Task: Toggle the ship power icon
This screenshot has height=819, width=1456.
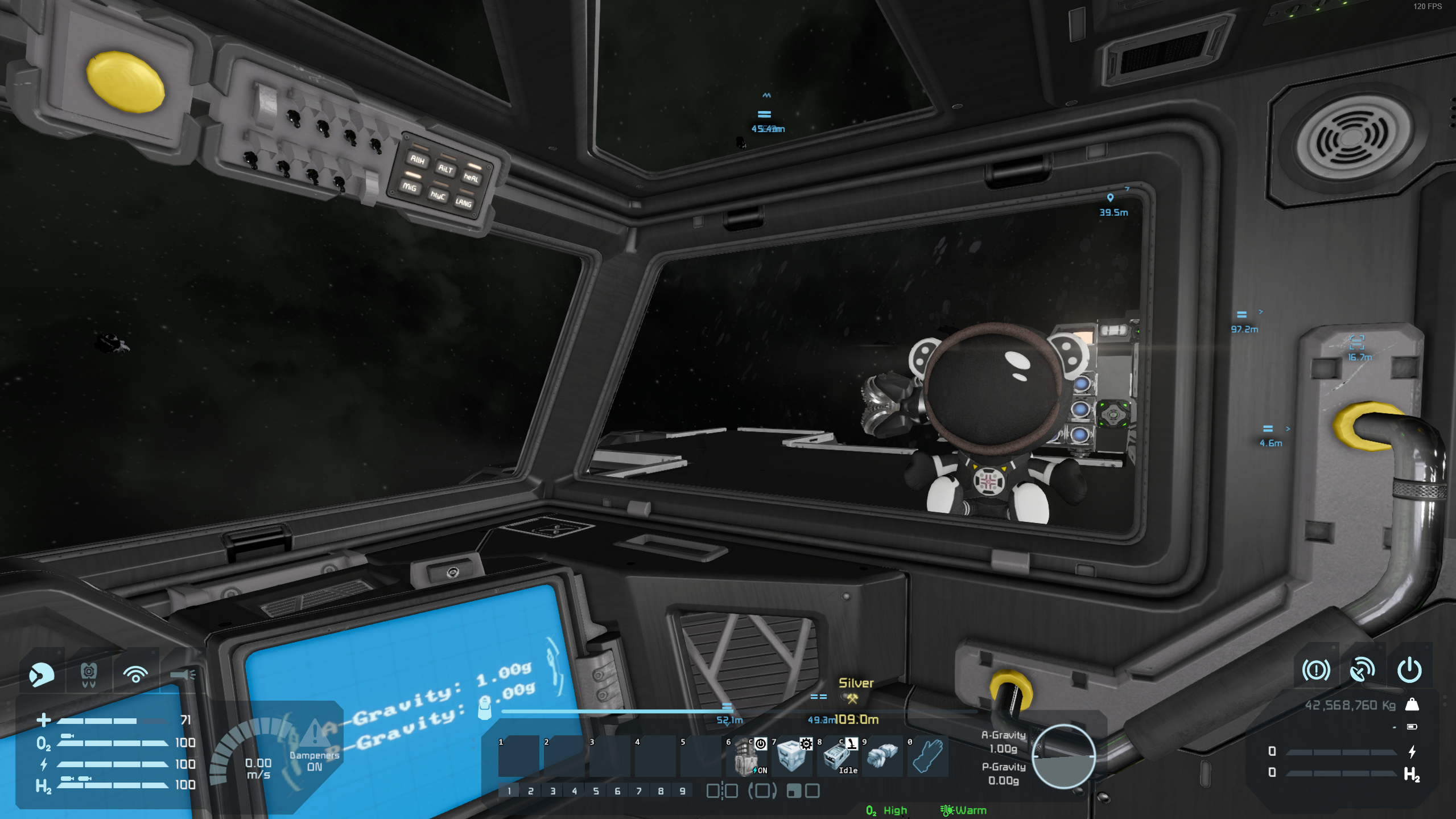Action: pos(1409,670)
